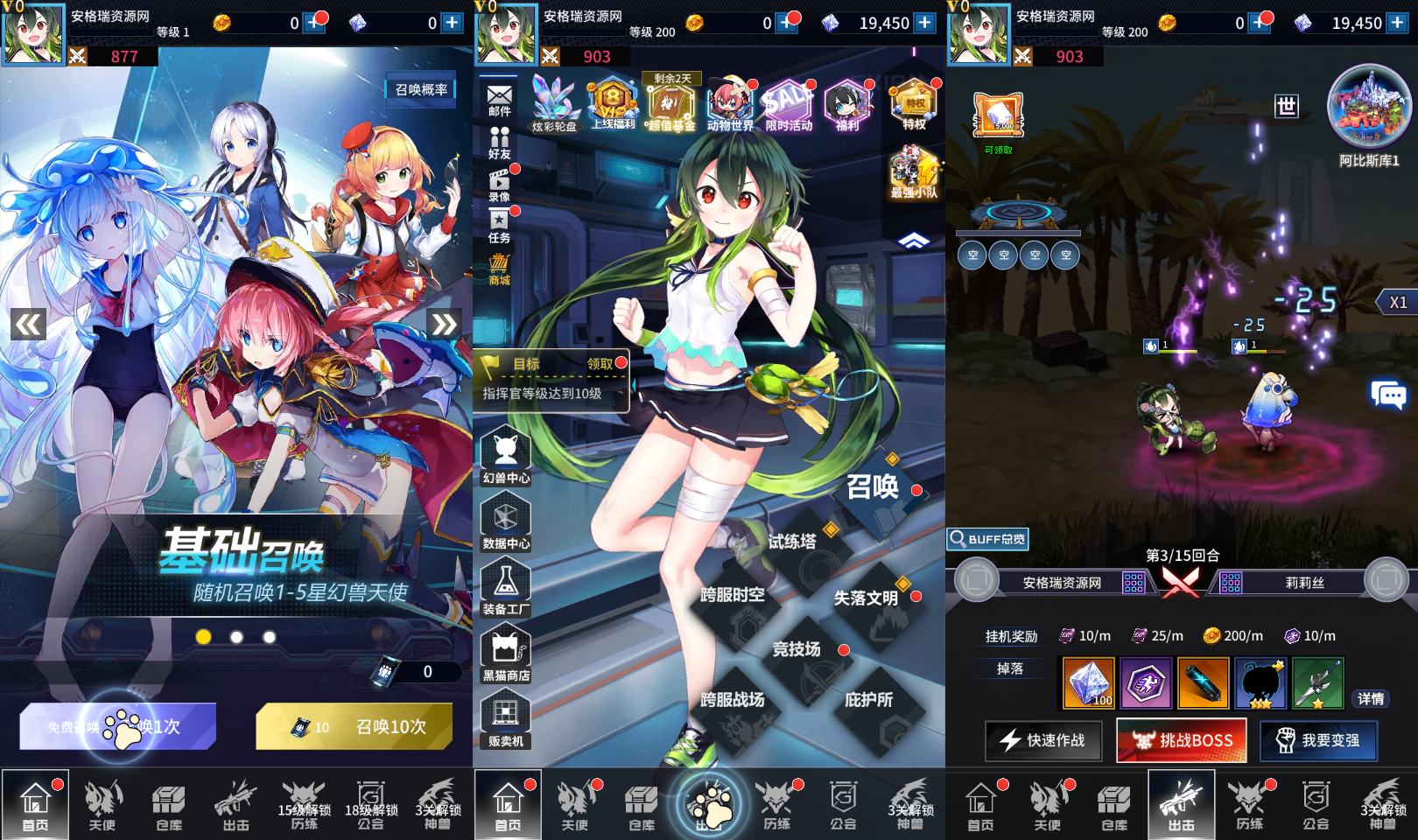The height and width of the screenshot is (840, 1418).
Task: Tap the 挑战BOSS challenge button
Action: 1181,739
